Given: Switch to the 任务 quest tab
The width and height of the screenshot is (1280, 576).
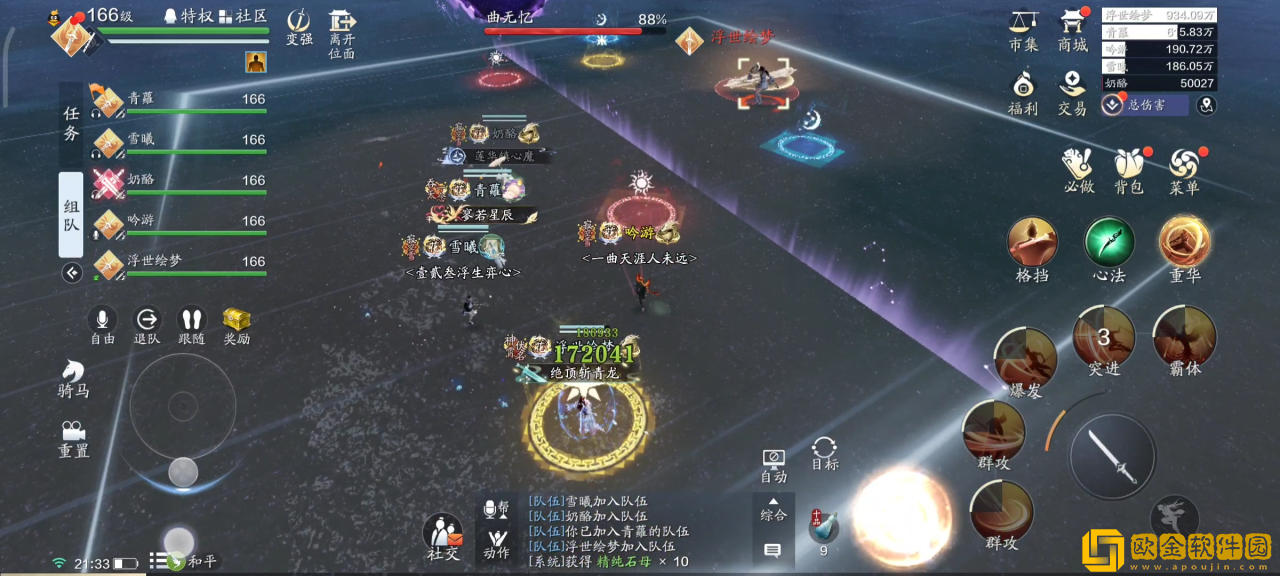Looking at the screenshot, I should (x=71, y=124).
